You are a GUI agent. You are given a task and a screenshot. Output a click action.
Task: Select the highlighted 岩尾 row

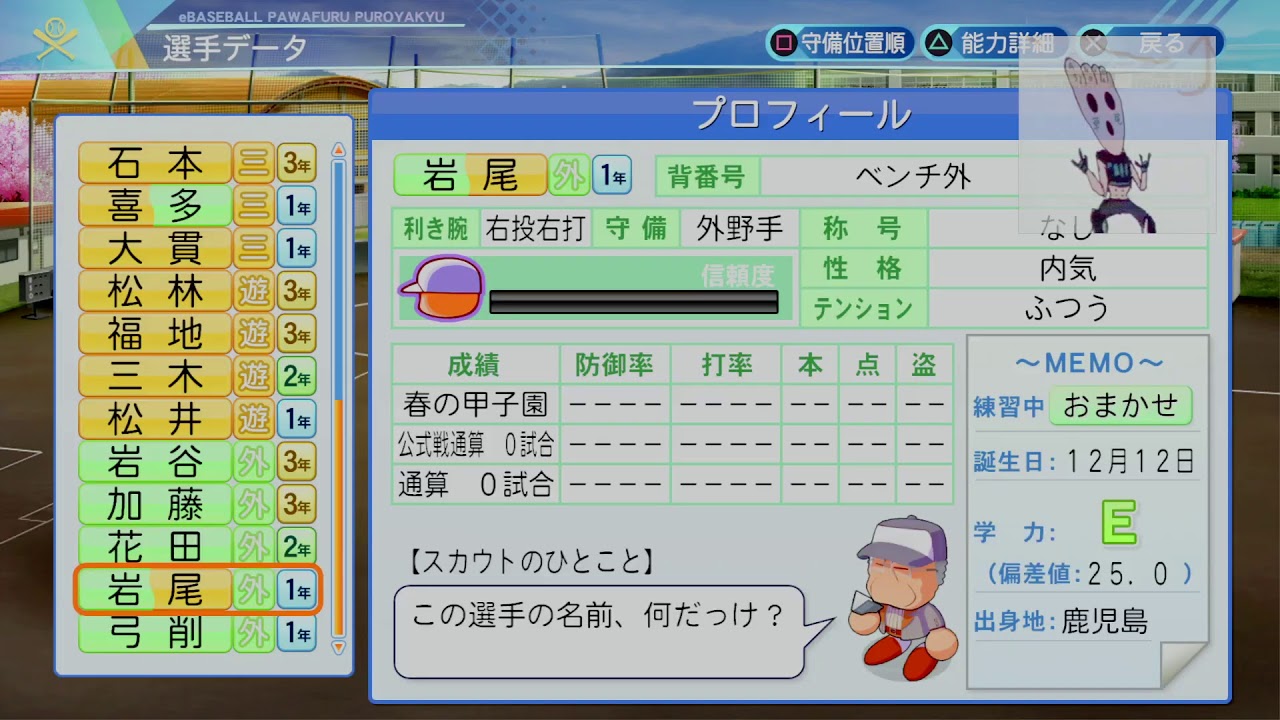tap(197, 590)
